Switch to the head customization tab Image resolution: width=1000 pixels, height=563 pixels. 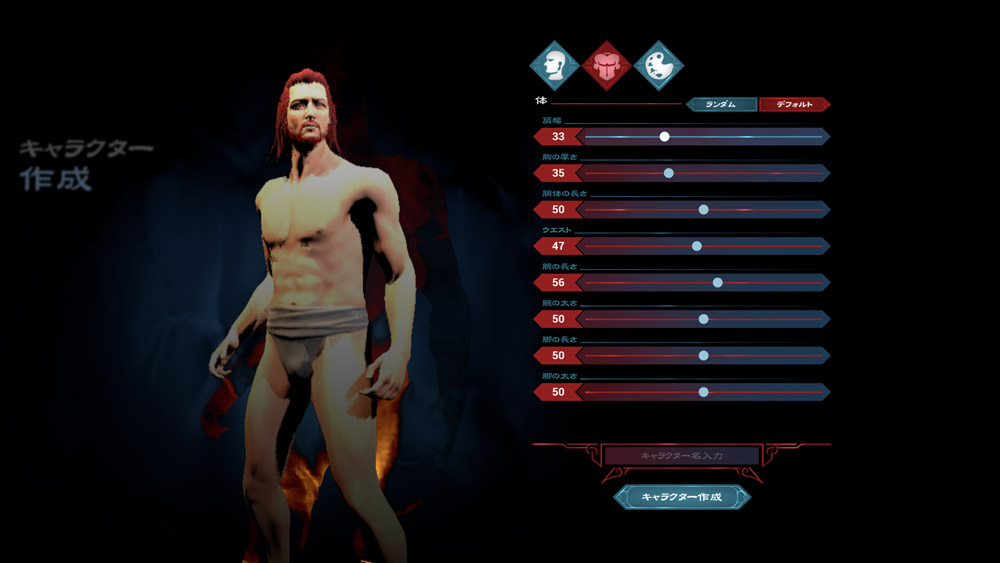coord(554,66)
